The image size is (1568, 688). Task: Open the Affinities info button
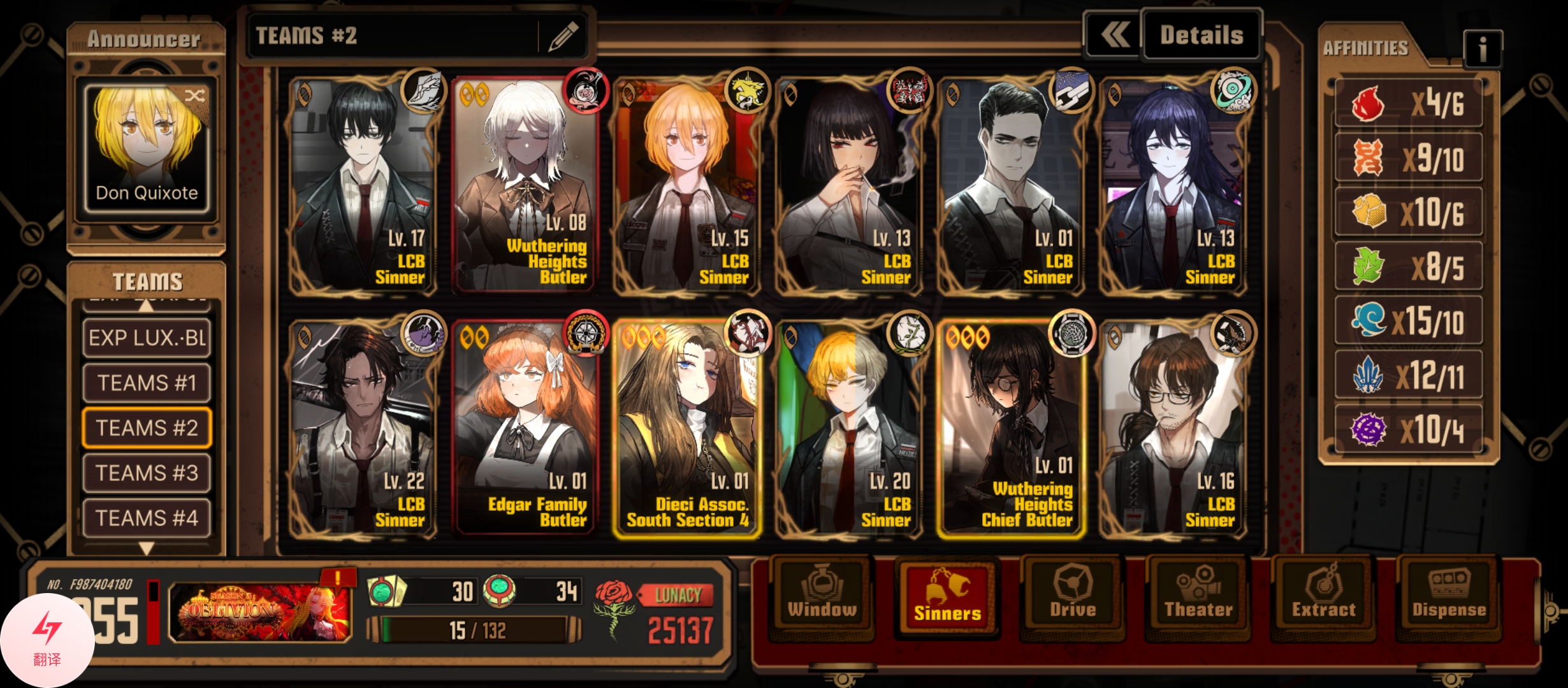(1483, 48)
